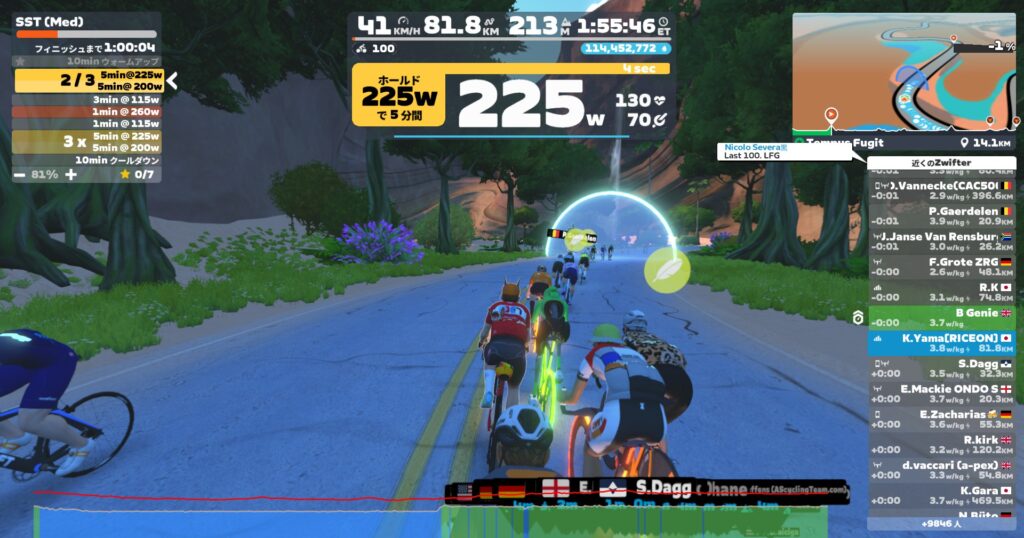
Task: Select S.Dagg in the rider list
Action: tap(941, 368)
